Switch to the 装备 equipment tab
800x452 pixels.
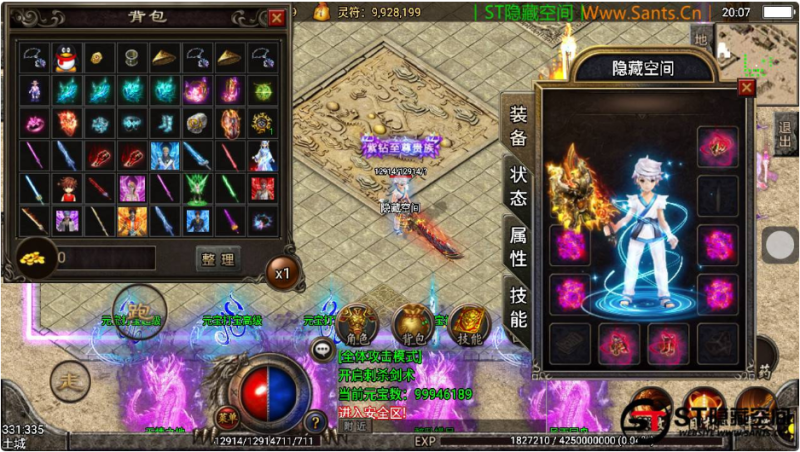[x=518, y=125]
